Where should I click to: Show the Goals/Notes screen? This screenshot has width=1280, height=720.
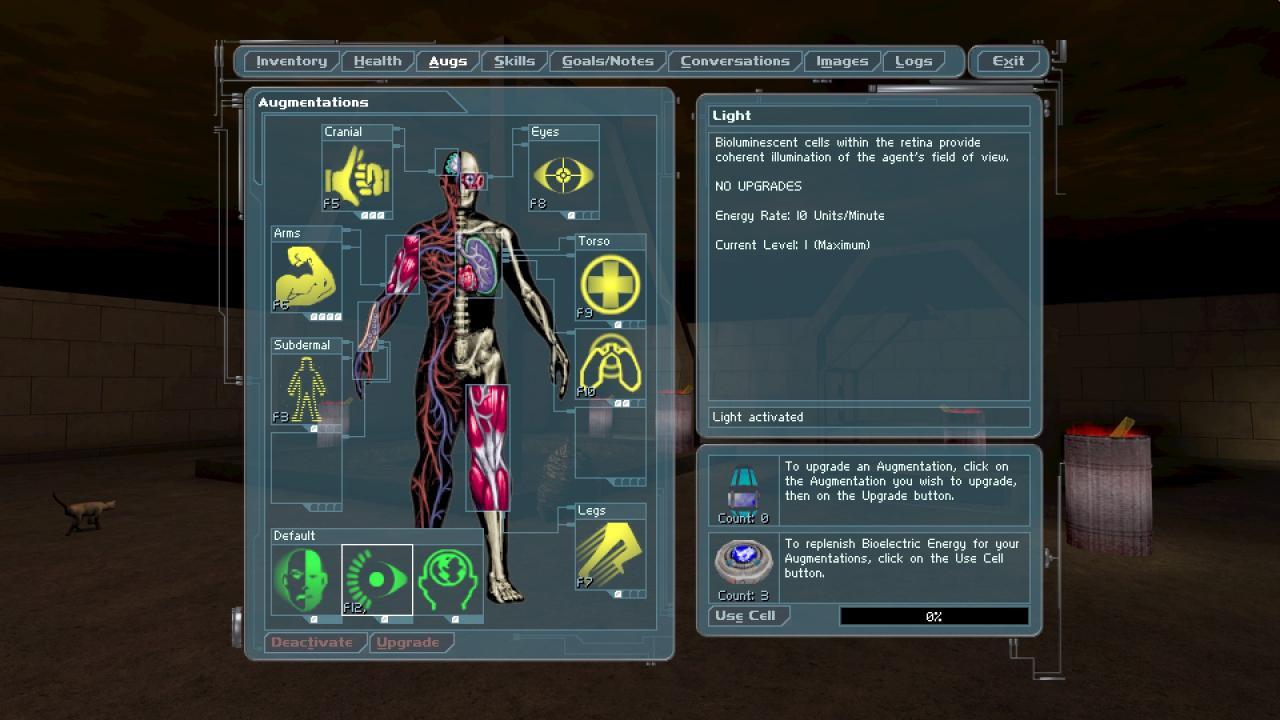click(607, 62)
